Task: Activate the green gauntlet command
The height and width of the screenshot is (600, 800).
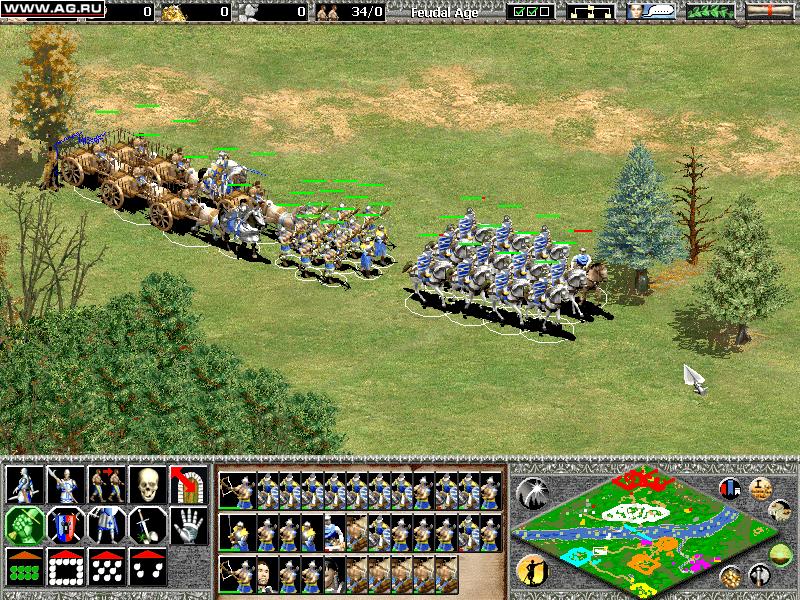Action: pyautogui.click(x=25, y=525)
